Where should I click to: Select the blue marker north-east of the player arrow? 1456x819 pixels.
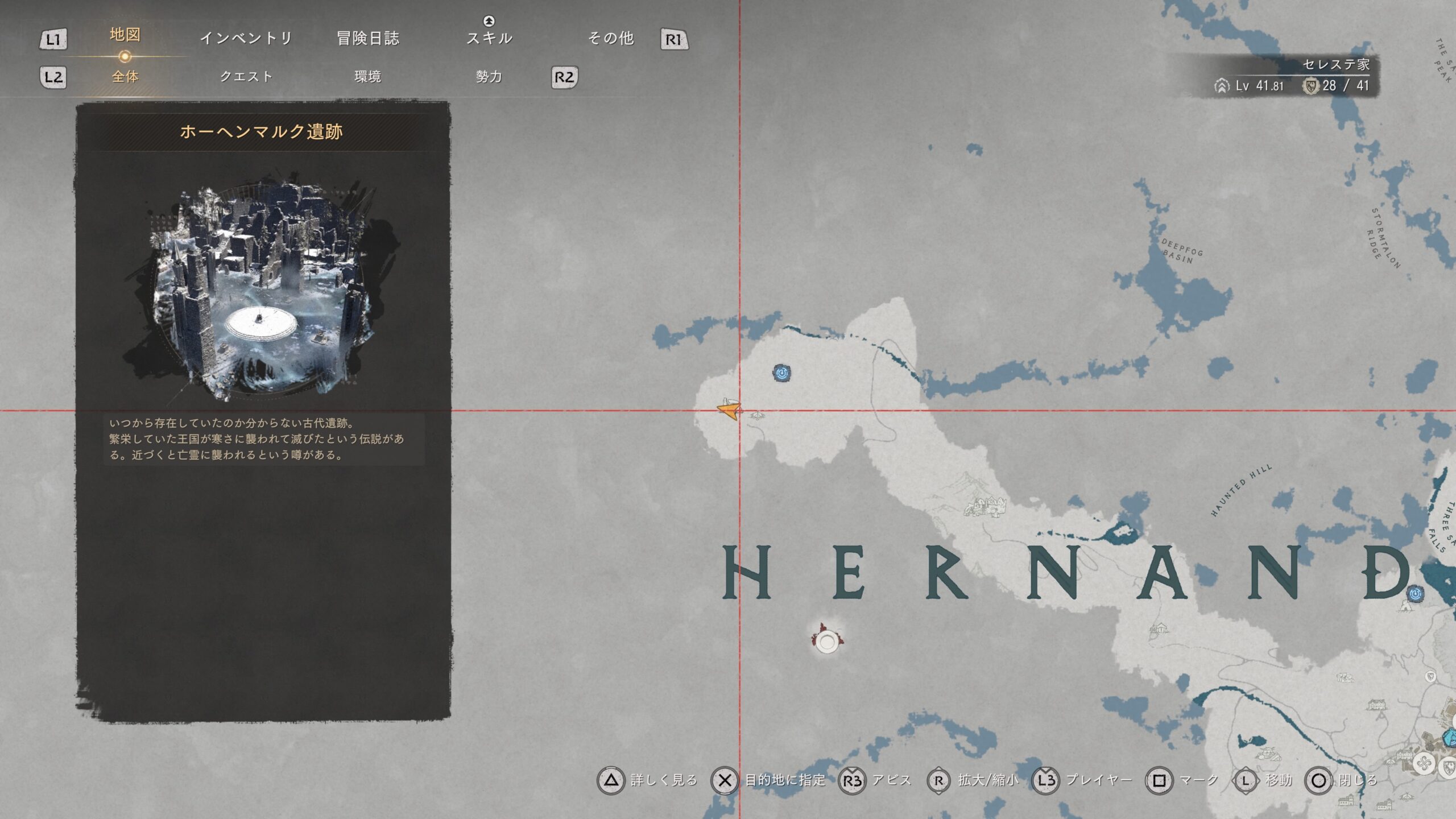pos(782,373)
